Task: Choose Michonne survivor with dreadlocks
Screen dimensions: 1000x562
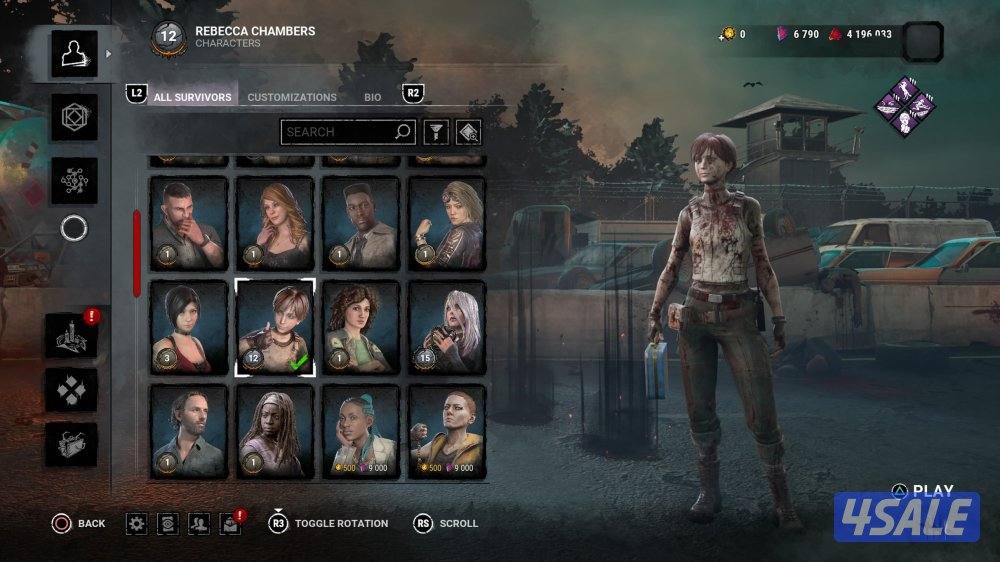Action: pyautogui.click(x=275, y=431)
